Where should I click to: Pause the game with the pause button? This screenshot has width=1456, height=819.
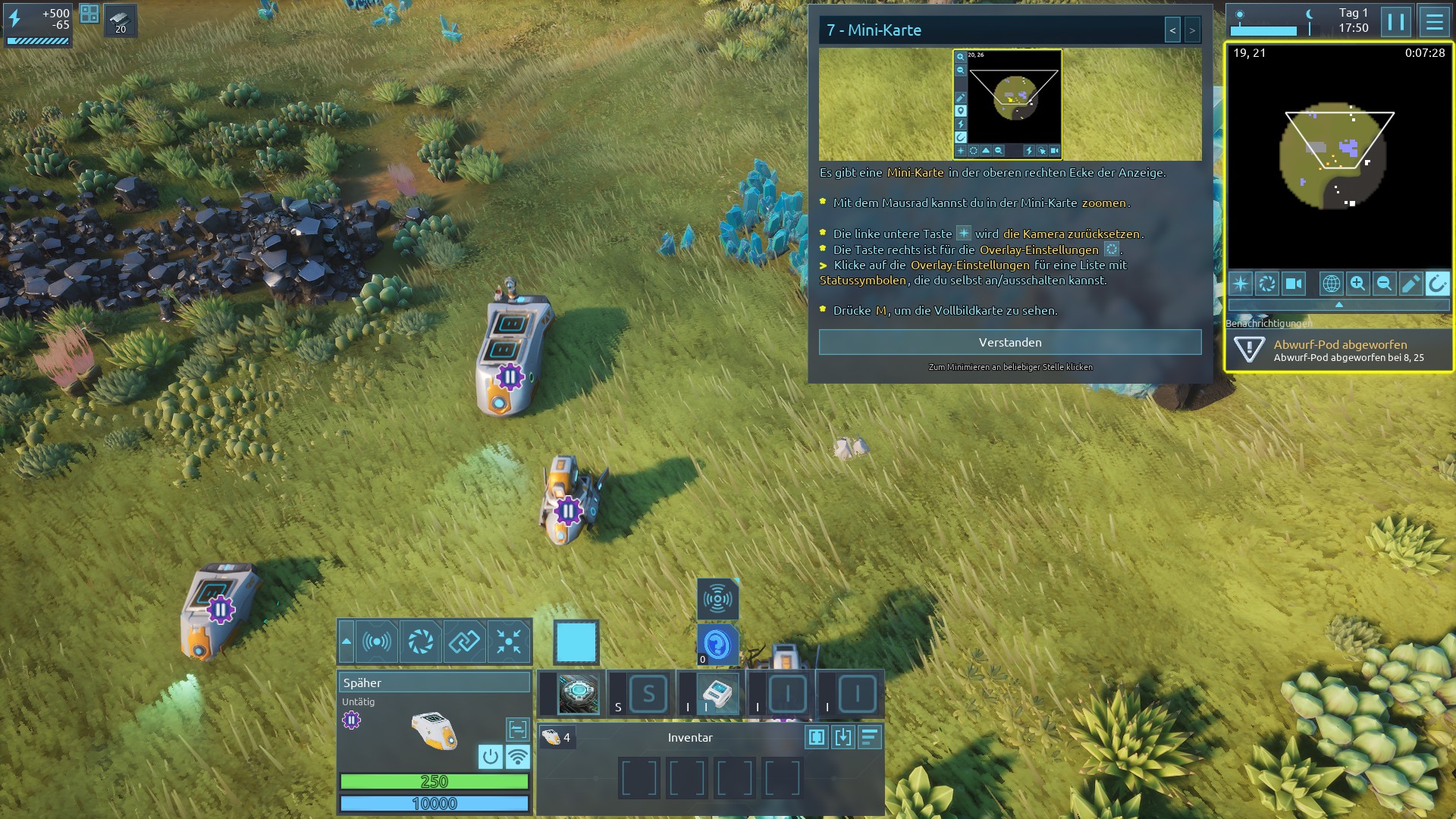(x=1395, y=22)
